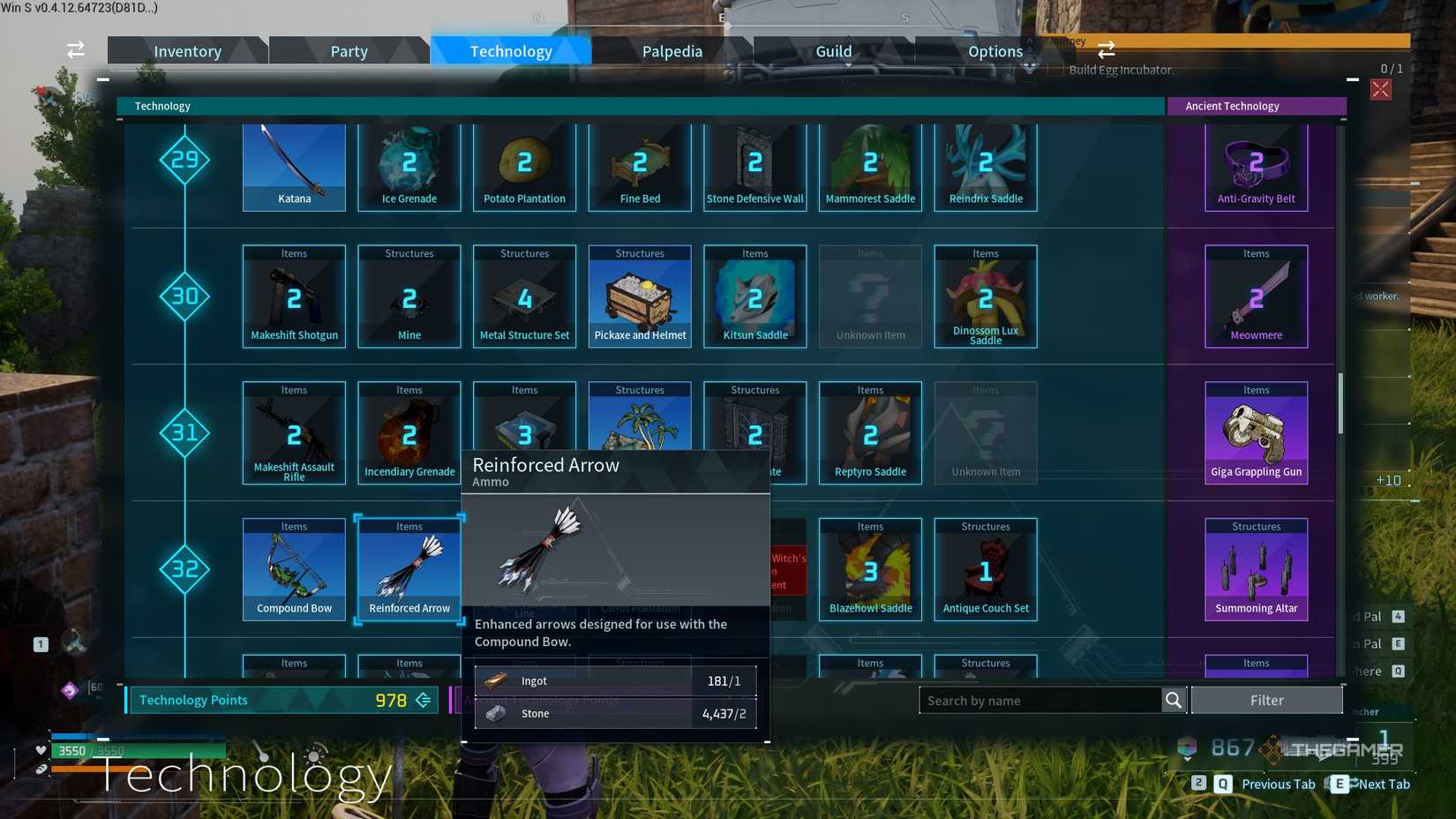Click the search magnifier icon
The height and width of the screenshot is (819, 1456).
click(1174, 700)
